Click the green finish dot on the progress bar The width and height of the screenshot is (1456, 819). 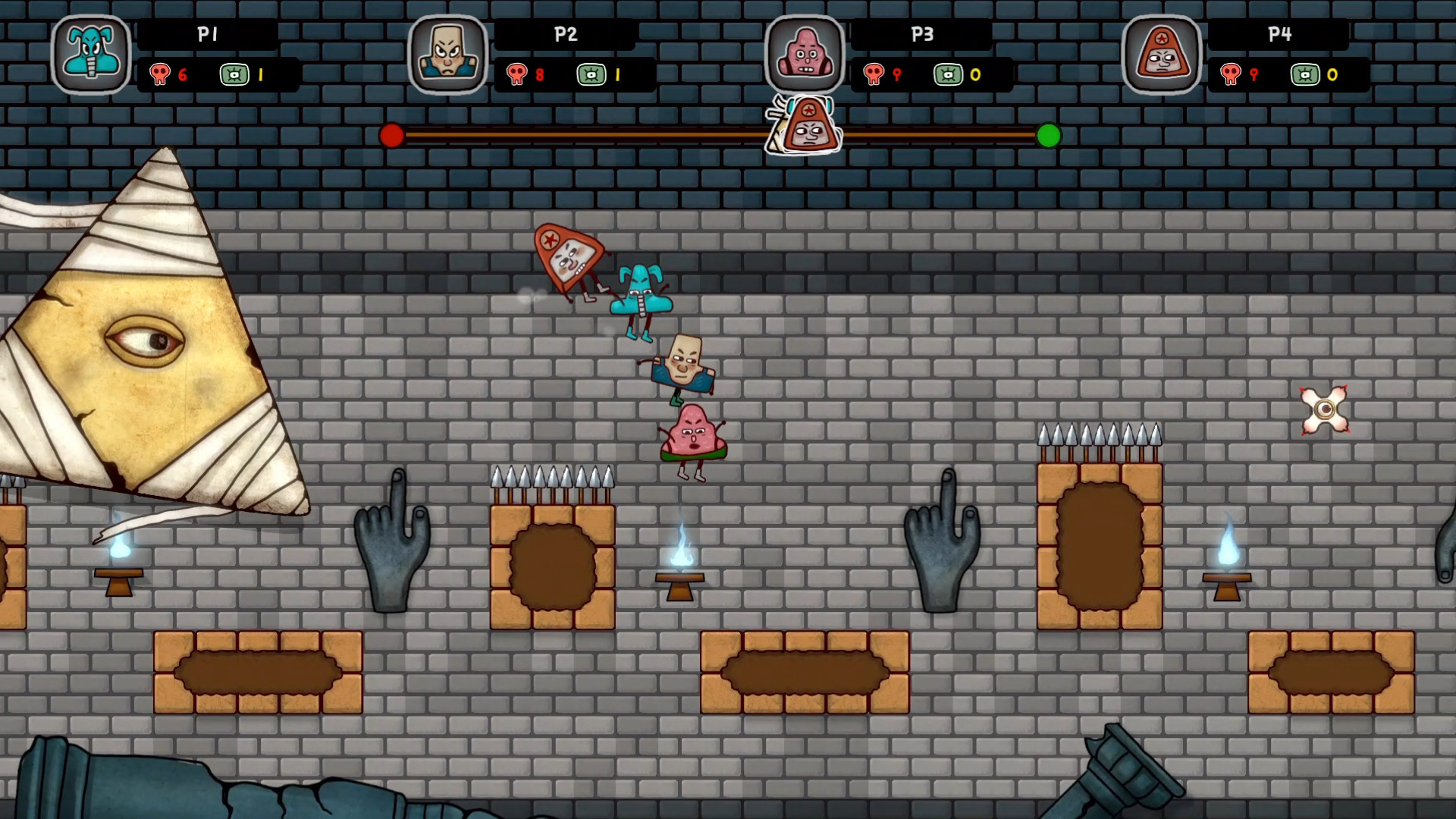pos(1048,136)
